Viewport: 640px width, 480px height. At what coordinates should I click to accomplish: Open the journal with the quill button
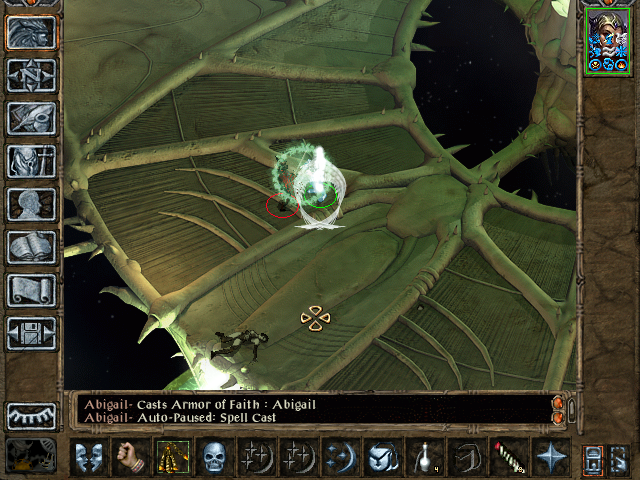pyautogui.click(x=31, y=119)
